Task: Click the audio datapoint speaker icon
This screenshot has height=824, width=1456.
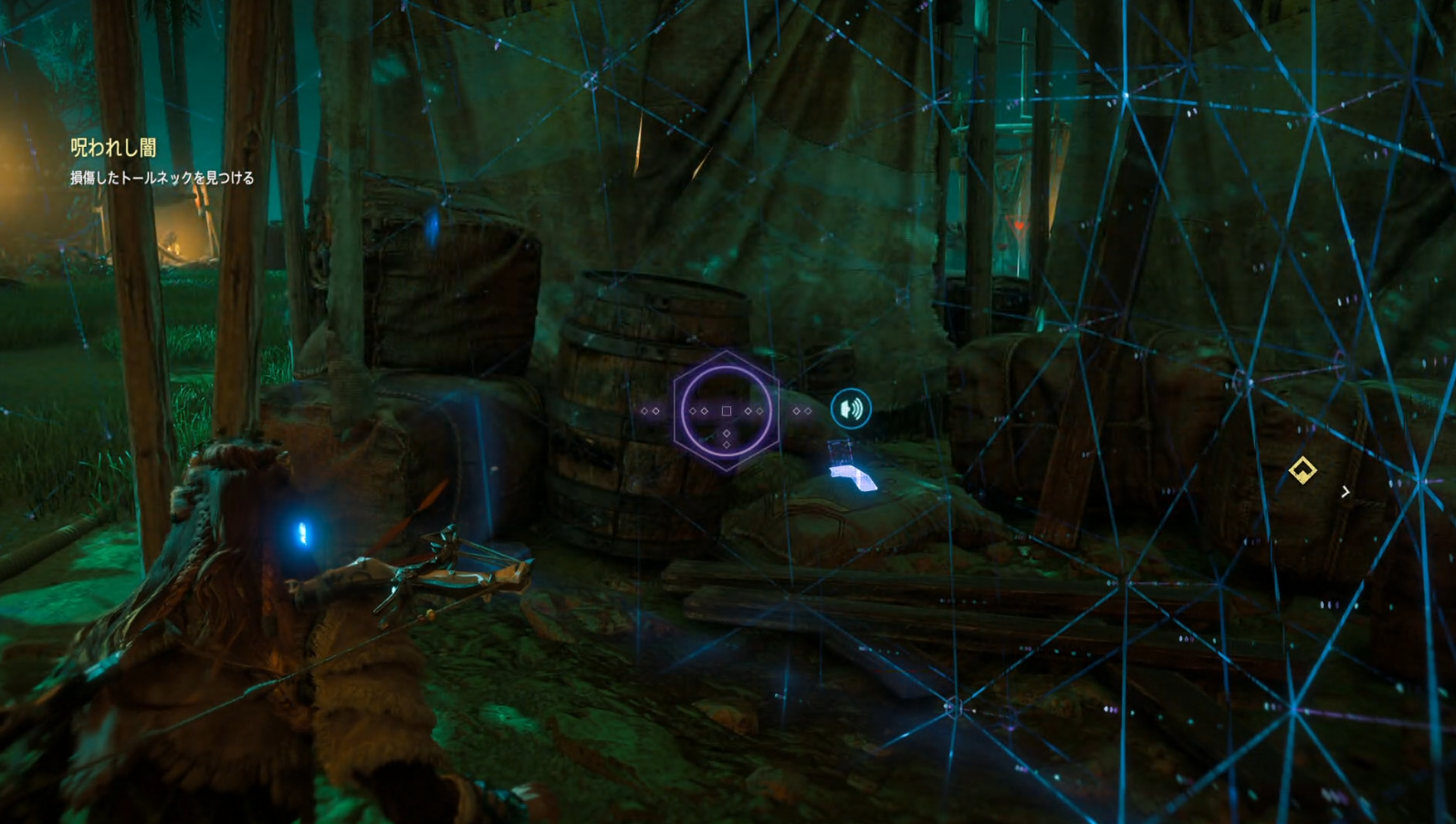Action: [851, 409]
